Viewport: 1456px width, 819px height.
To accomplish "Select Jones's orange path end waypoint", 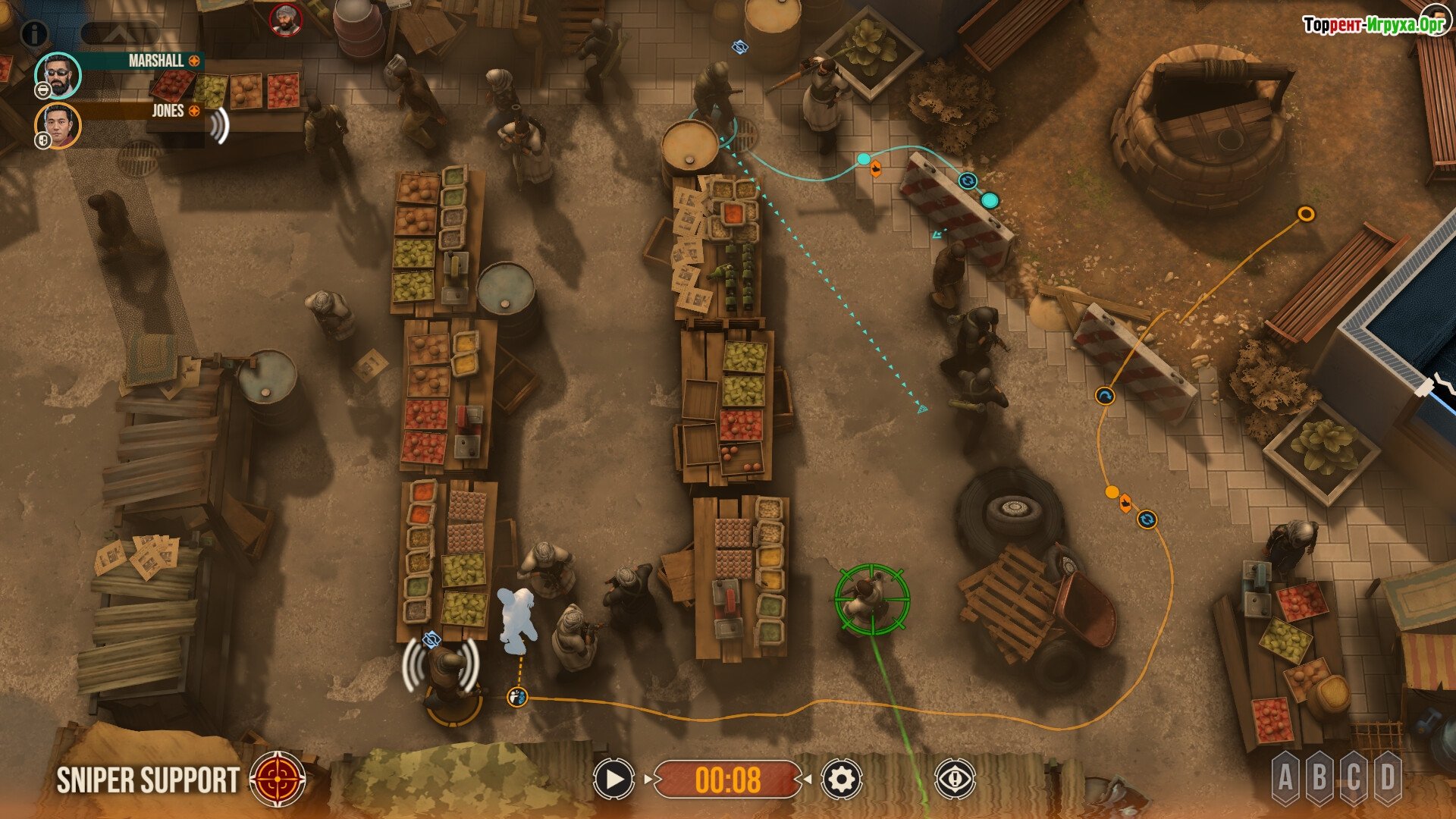I will click(x=1305, y=214).
